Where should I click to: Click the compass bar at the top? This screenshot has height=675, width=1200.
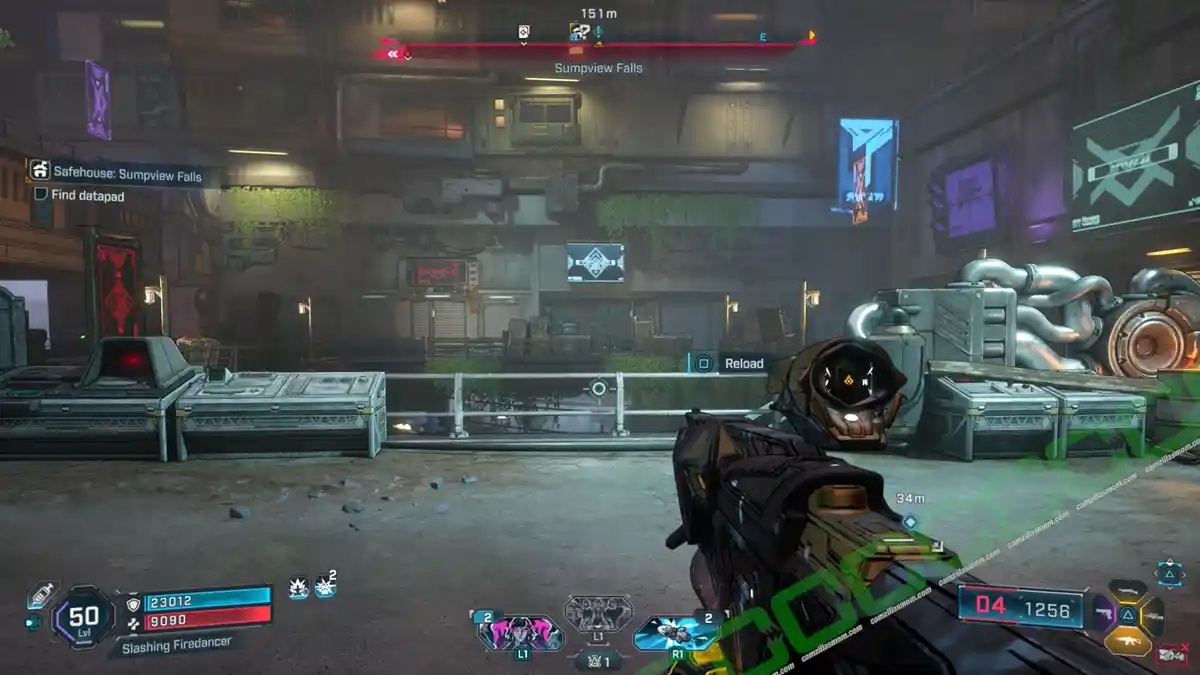pyautogui.click(x=597, y=47)
